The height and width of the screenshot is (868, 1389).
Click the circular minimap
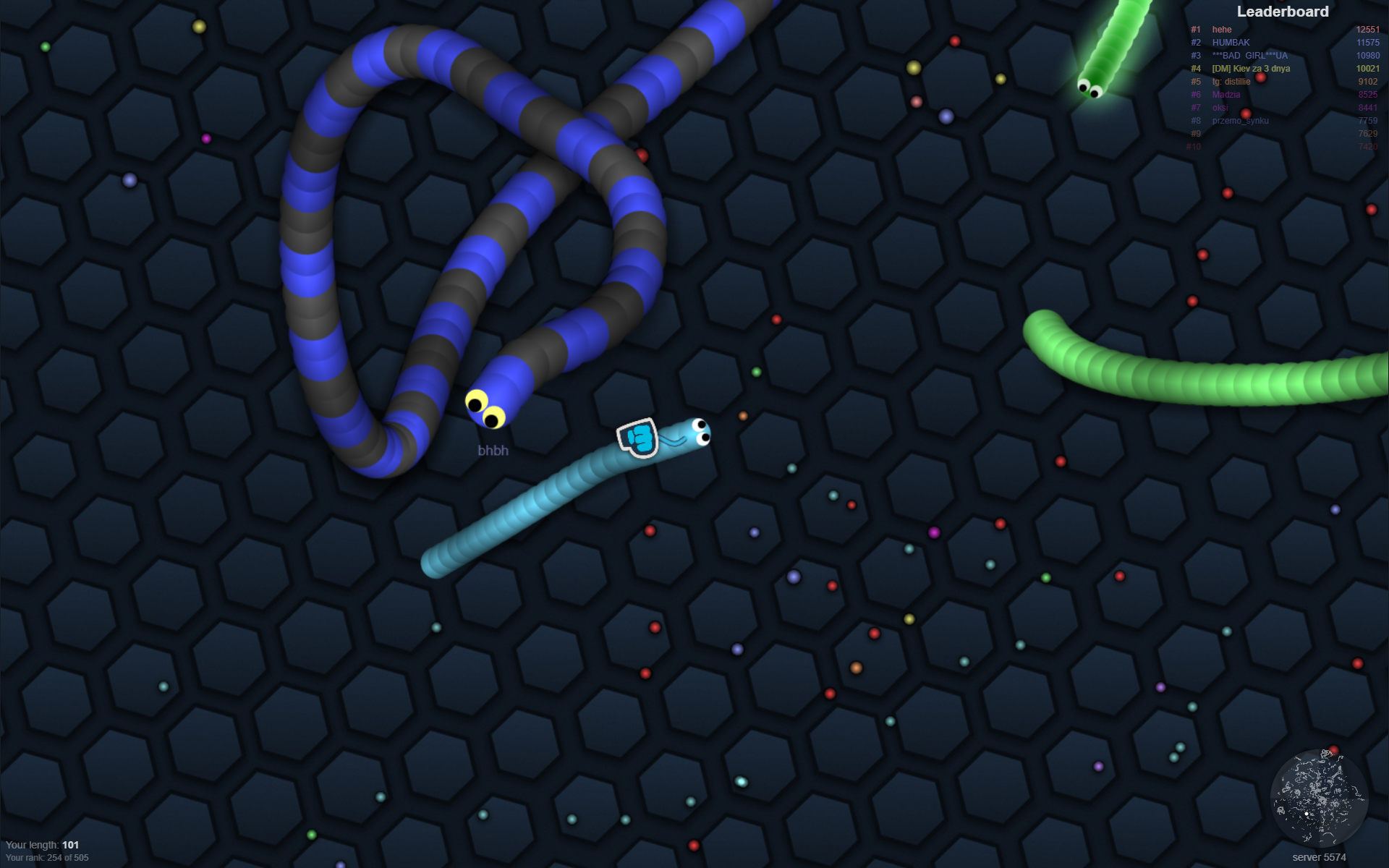click(1318, 798)
